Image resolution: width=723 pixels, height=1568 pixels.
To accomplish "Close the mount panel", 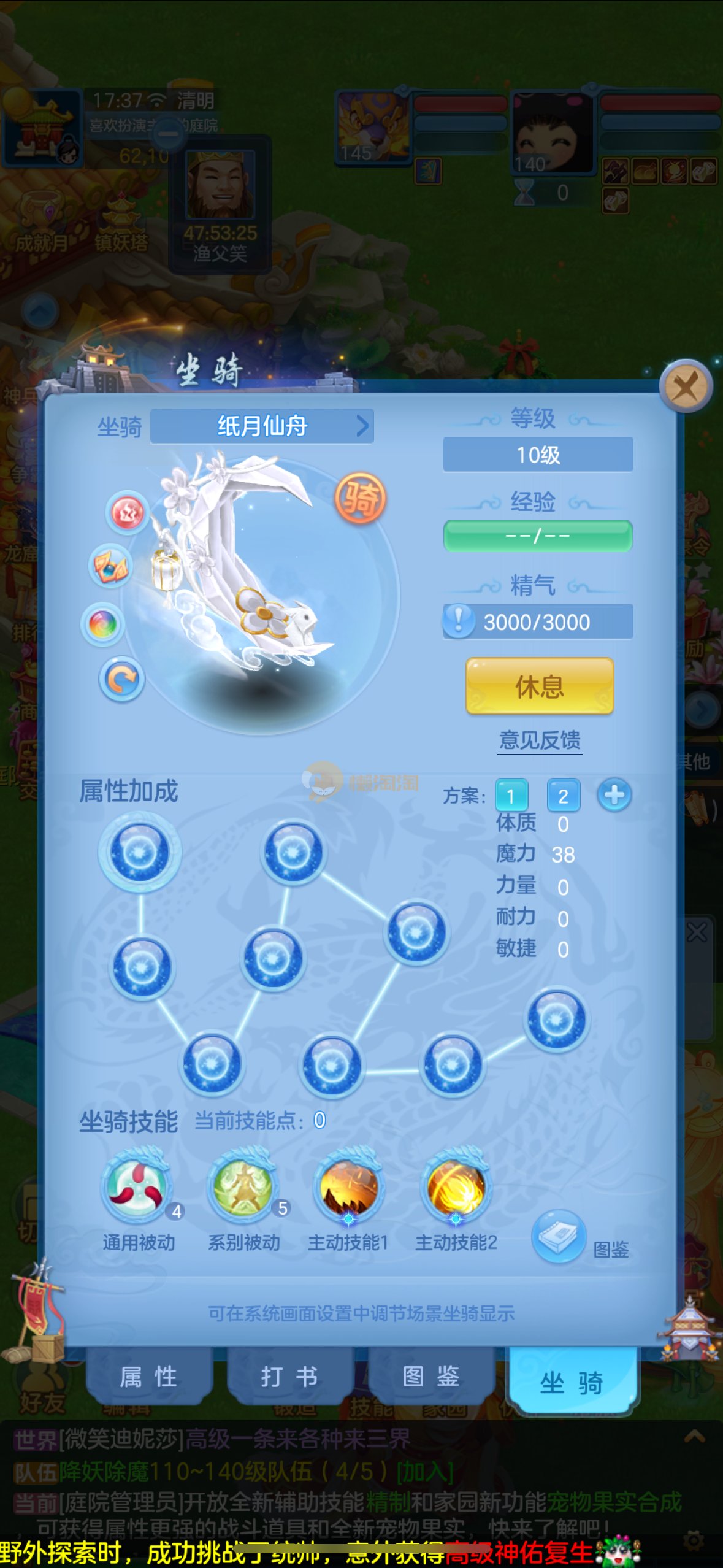I will tap(686, 387).
